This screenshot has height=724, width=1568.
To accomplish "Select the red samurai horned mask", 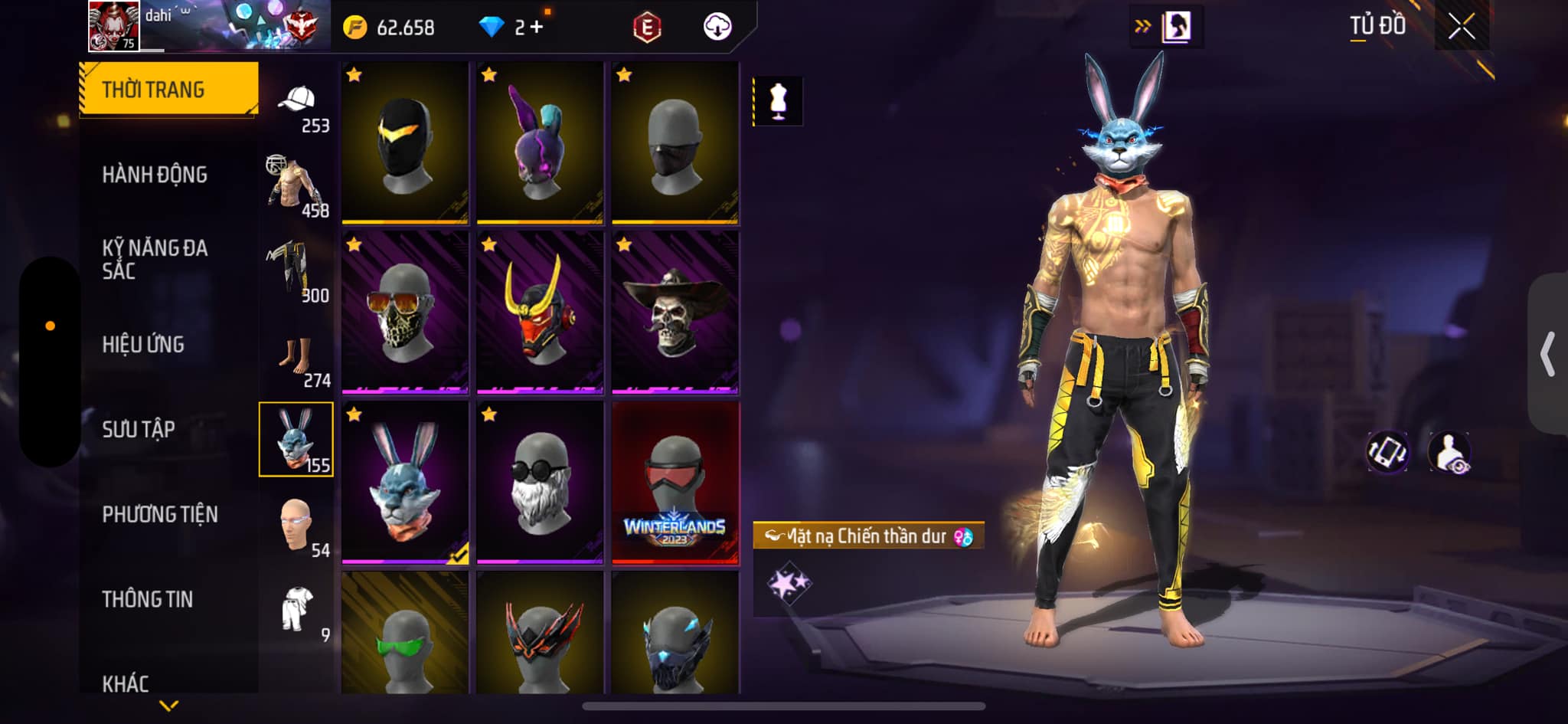I will [x=540, y=313].
